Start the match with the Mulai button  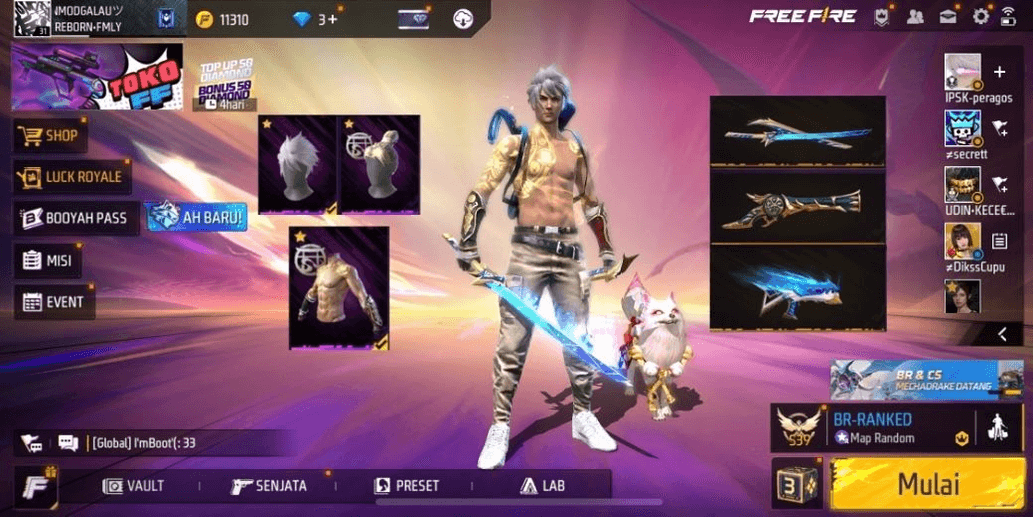click(927, 484)
